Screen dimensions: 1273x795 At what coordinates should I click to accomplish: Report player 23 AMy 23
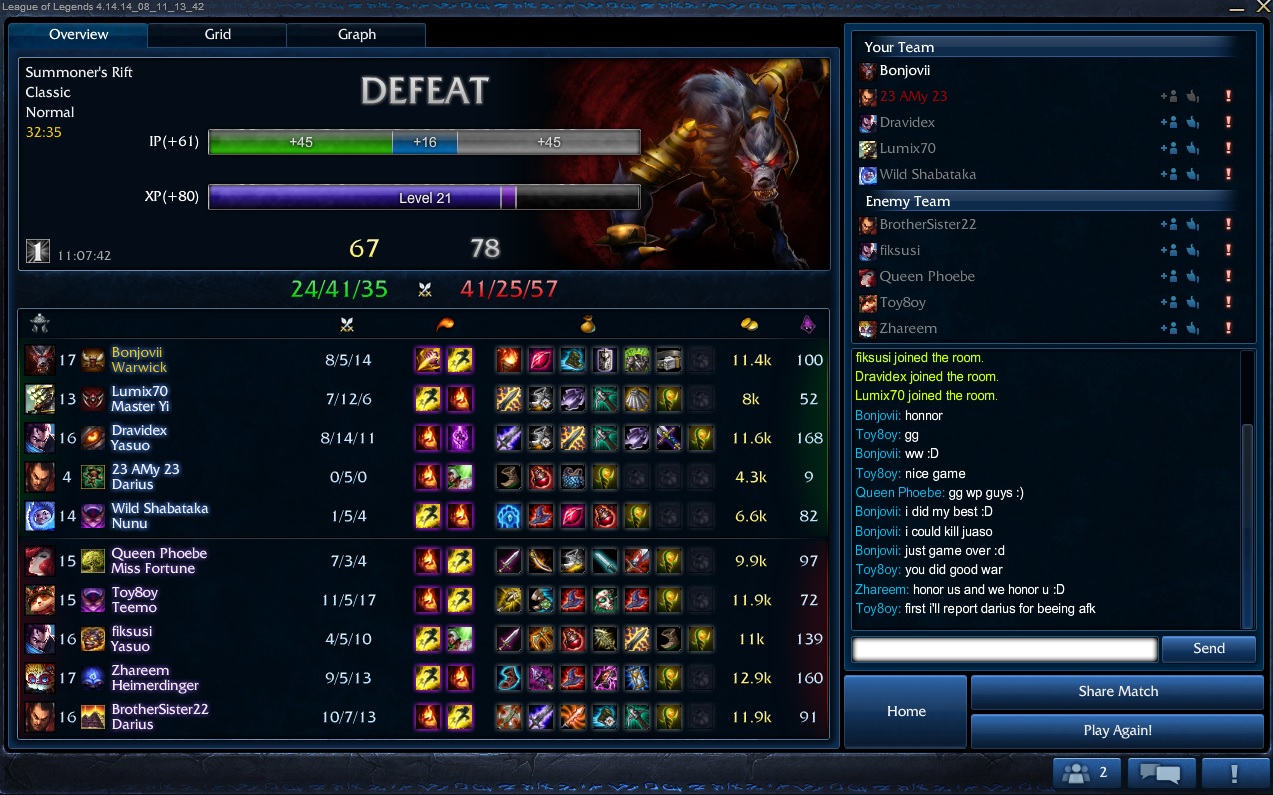[x=1227, y=97]
